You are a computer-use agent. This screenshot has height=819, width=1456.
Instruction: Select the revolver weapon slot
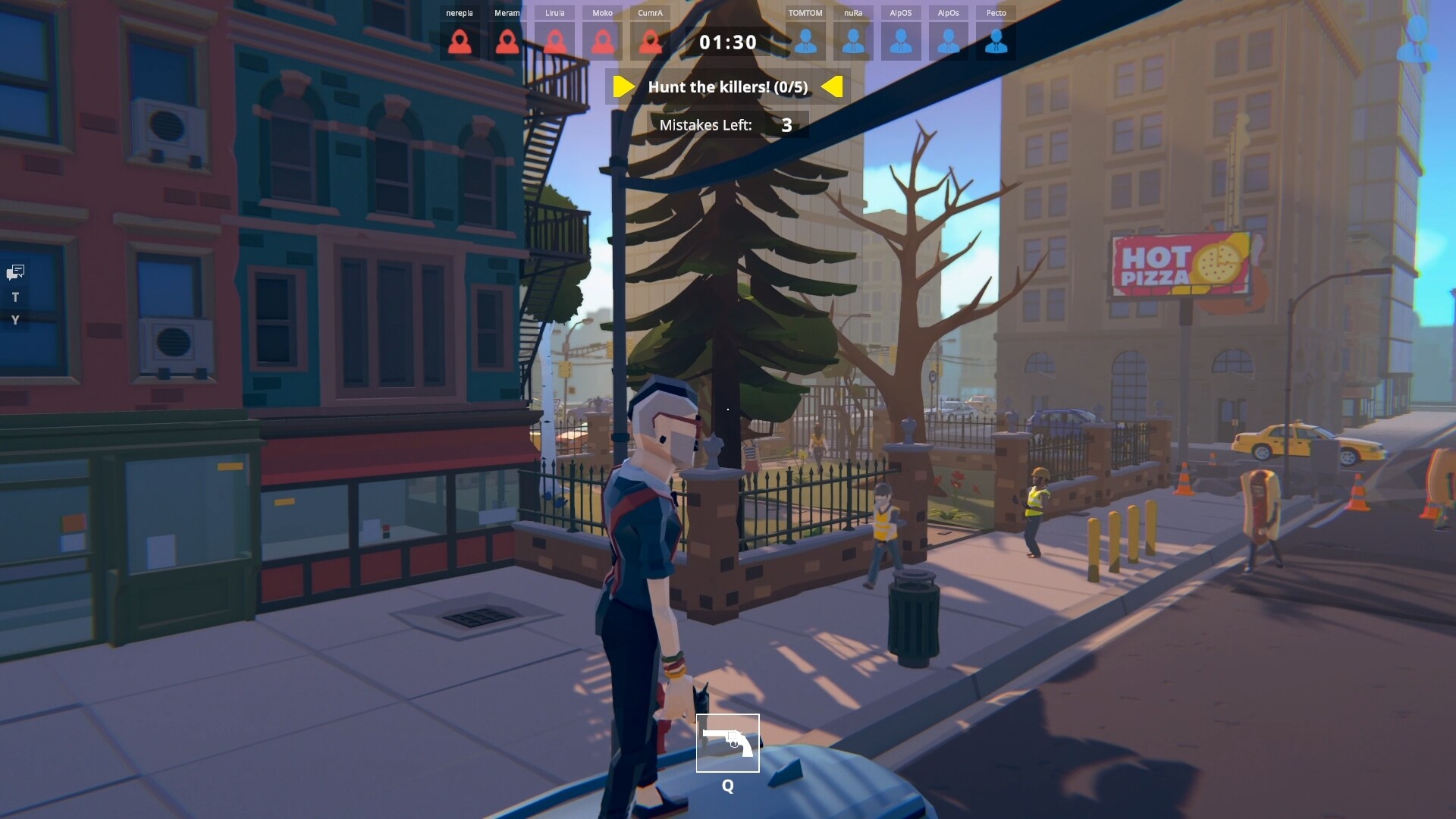tap(728, 743)
